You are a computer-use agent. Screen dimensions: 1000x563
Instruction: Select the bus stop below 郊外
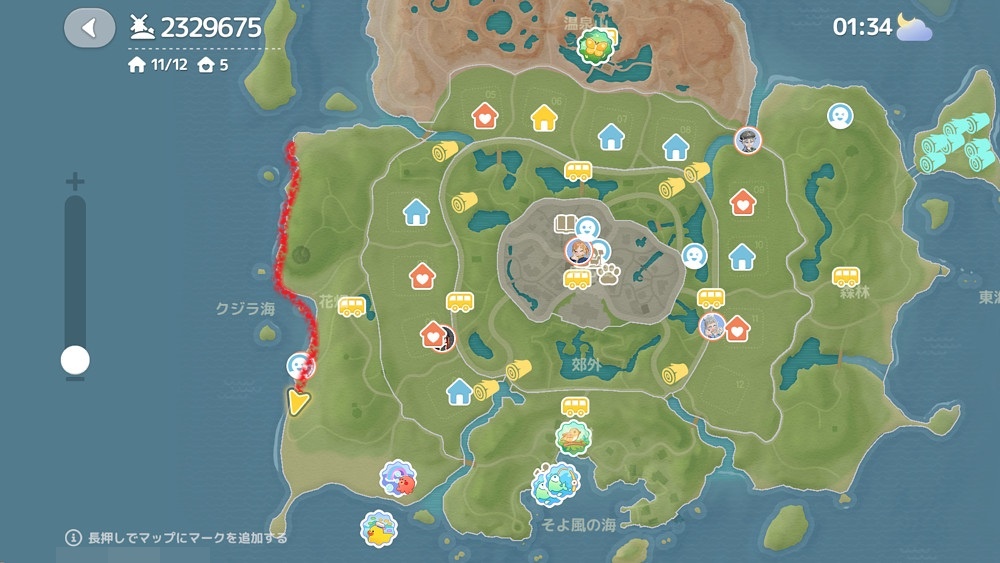(575, 406)
